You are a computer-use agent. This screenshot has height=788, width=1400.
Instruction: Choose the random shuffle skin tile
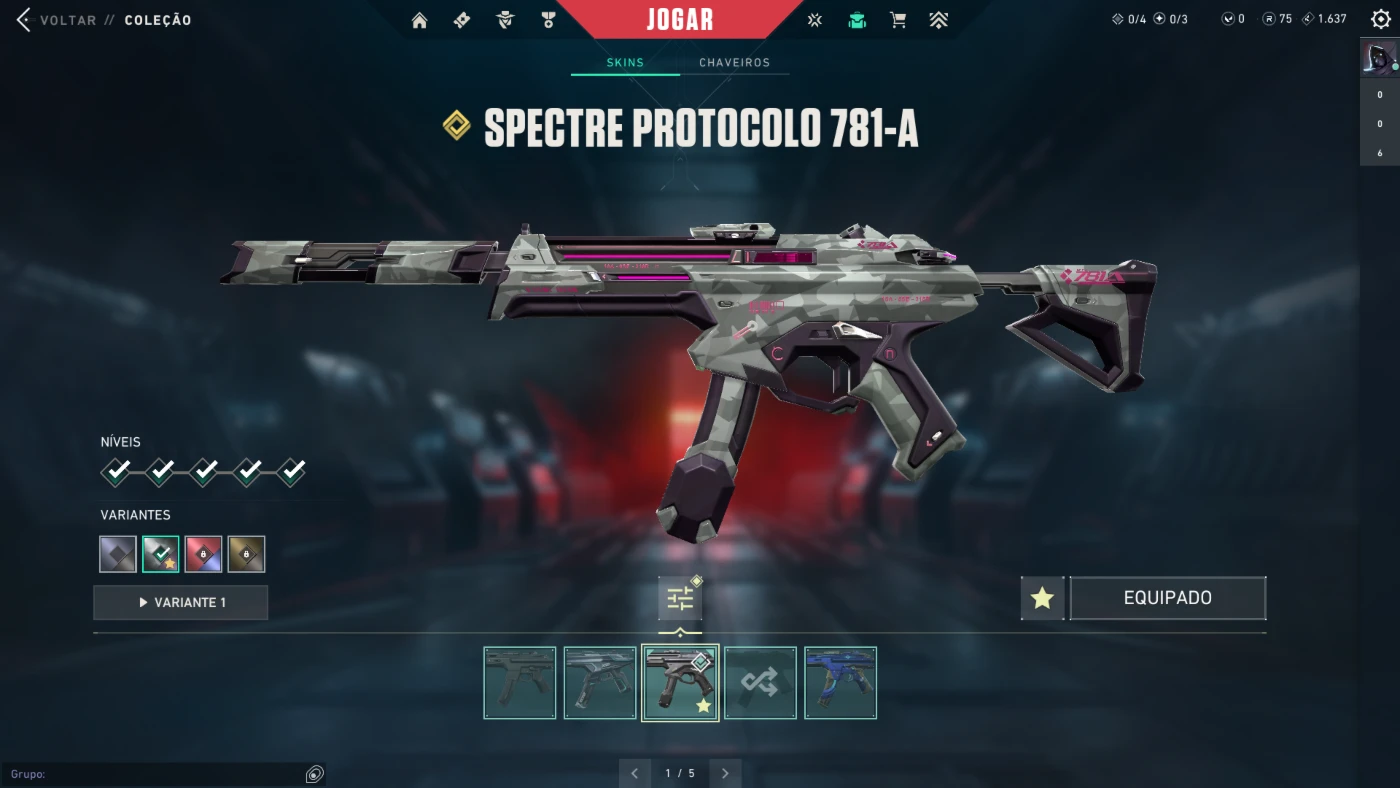pyautogui.click(x=760, y=683)
